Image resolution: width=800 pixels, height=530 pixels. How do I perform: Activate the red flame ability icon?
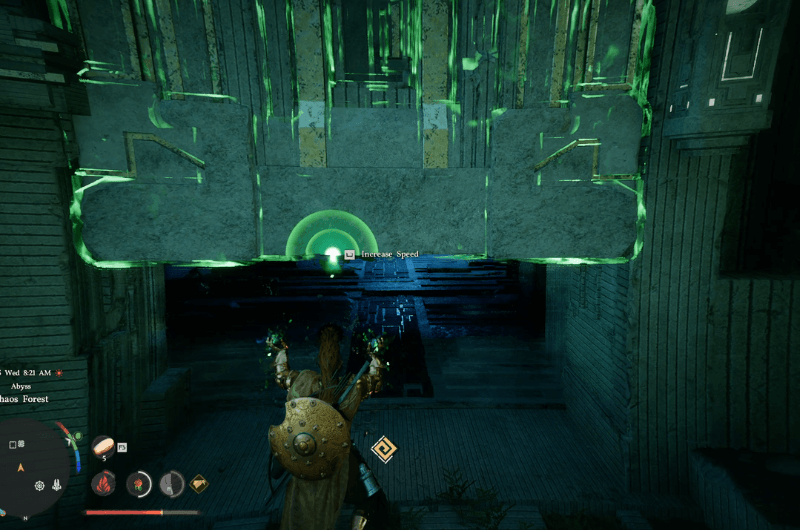click(103, 484)
